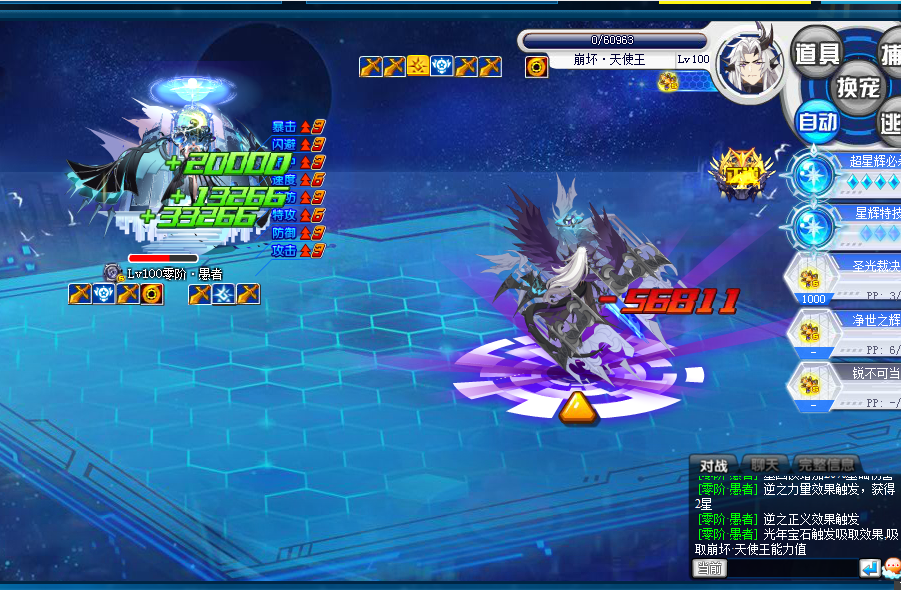Toggle the 自动 auto-battle button

click(x=817, y=121)
